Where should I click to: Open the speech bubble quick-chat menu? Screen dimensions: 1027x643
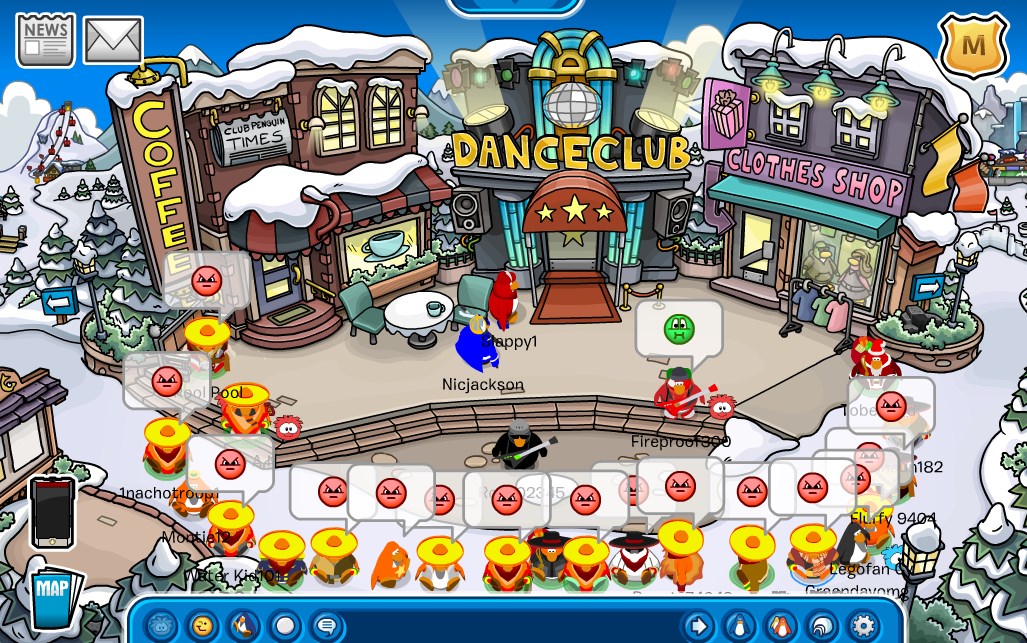[x=325, y=627]
